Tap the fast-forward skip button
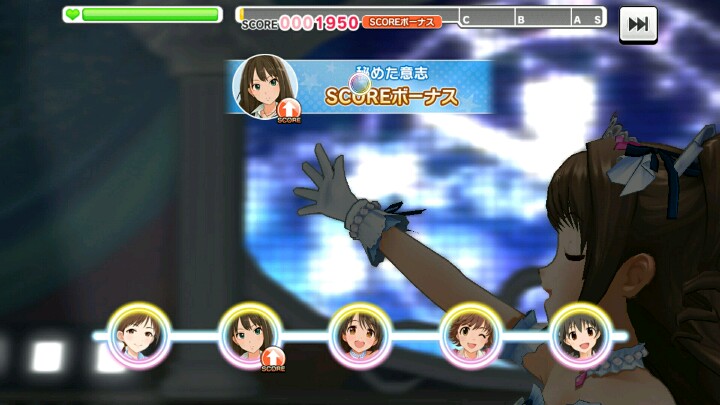Screen dimensions: 720x405 (636, 22)
